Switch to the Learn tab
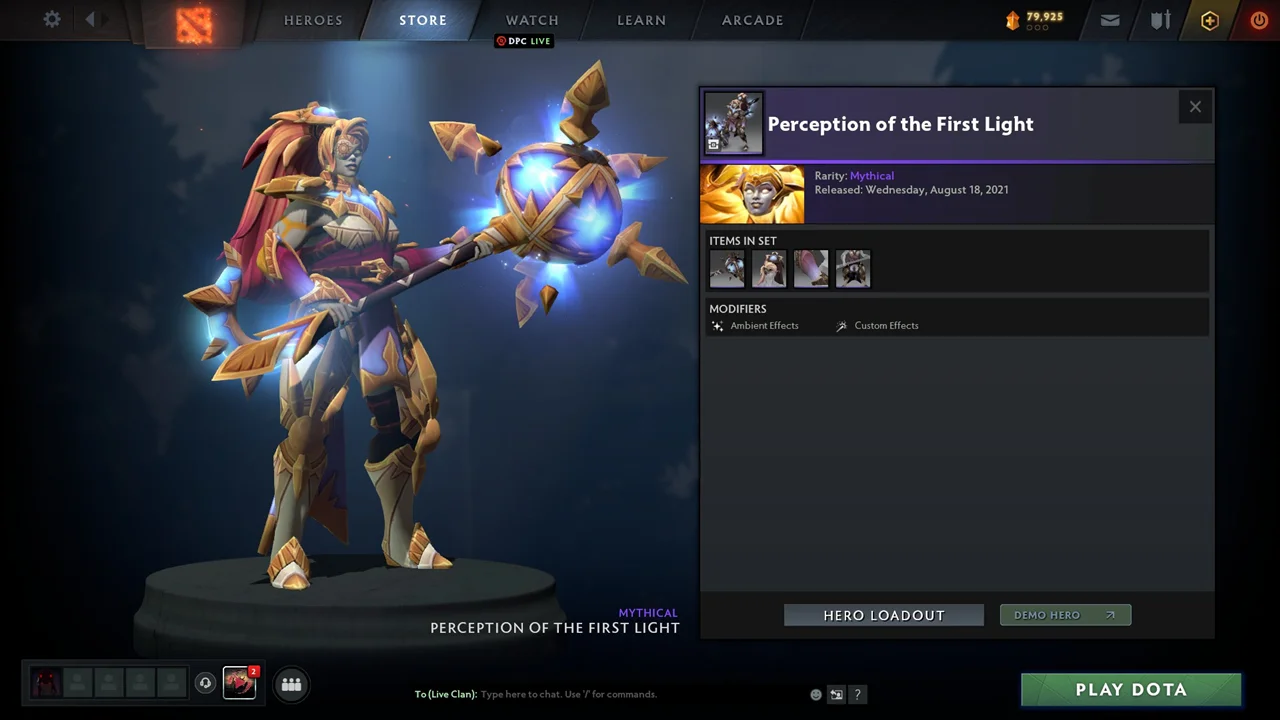Image resolution: width=1280 pixels, height=720 pixels. 641,20
